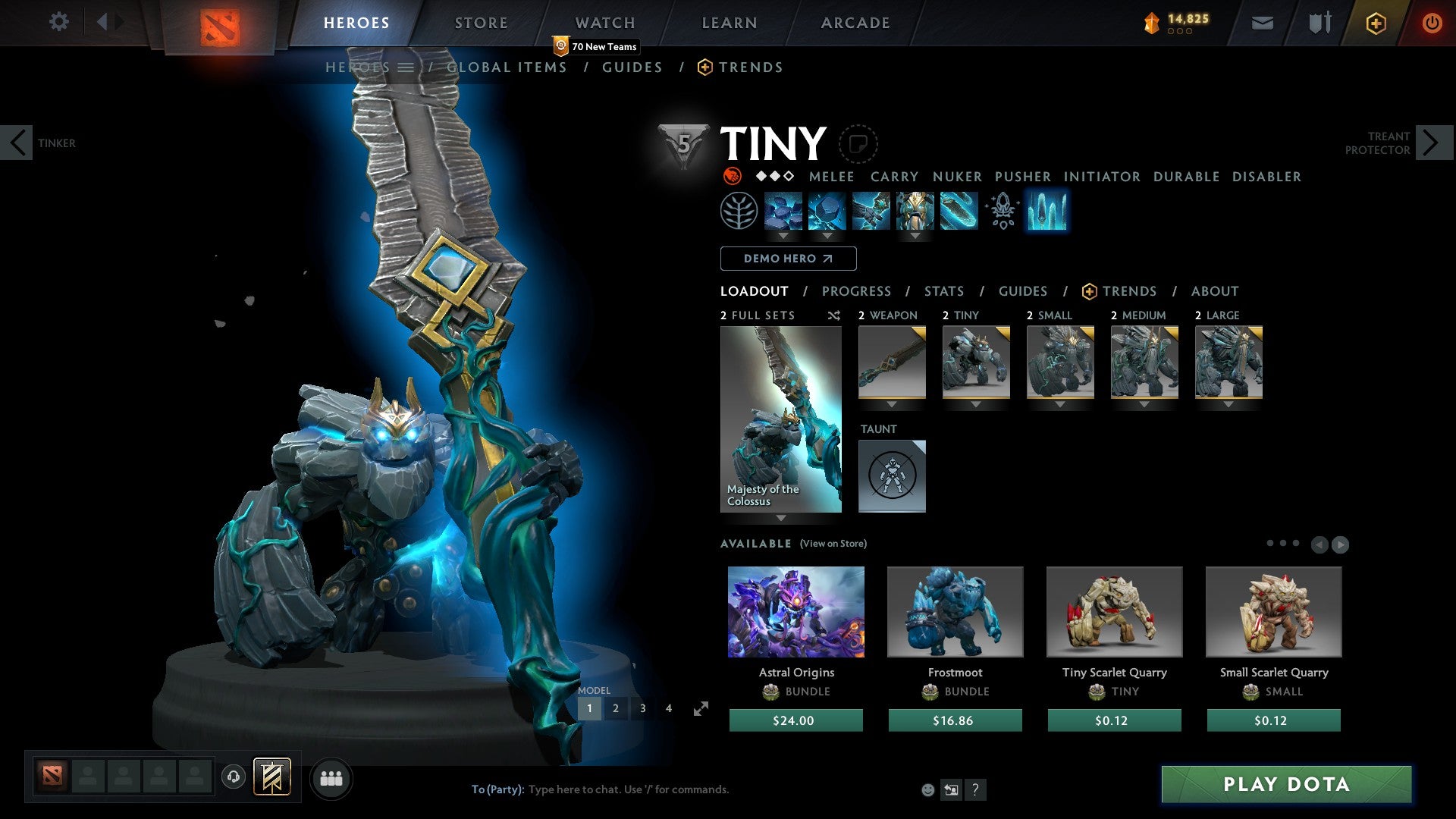Open the WATCH menu in the top bar
The width and height of the screenshot is (1456, 819).
coord(604,23)
